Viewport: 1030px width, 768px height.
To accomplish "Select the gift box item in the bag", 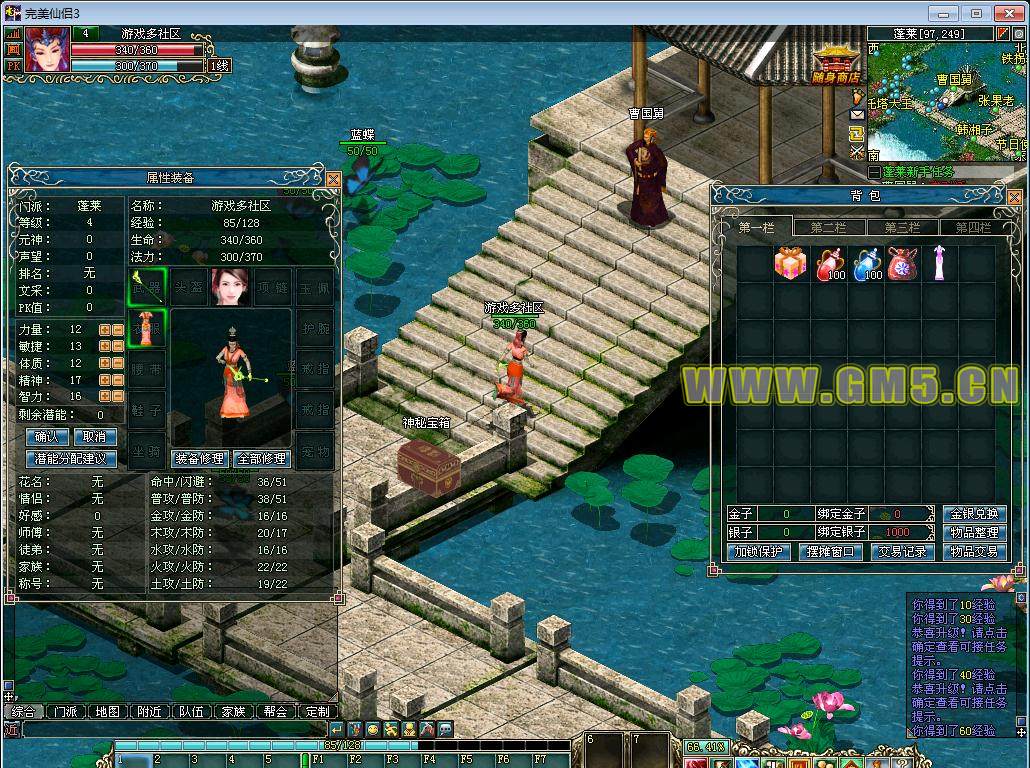I will click(x=789, y=264).
